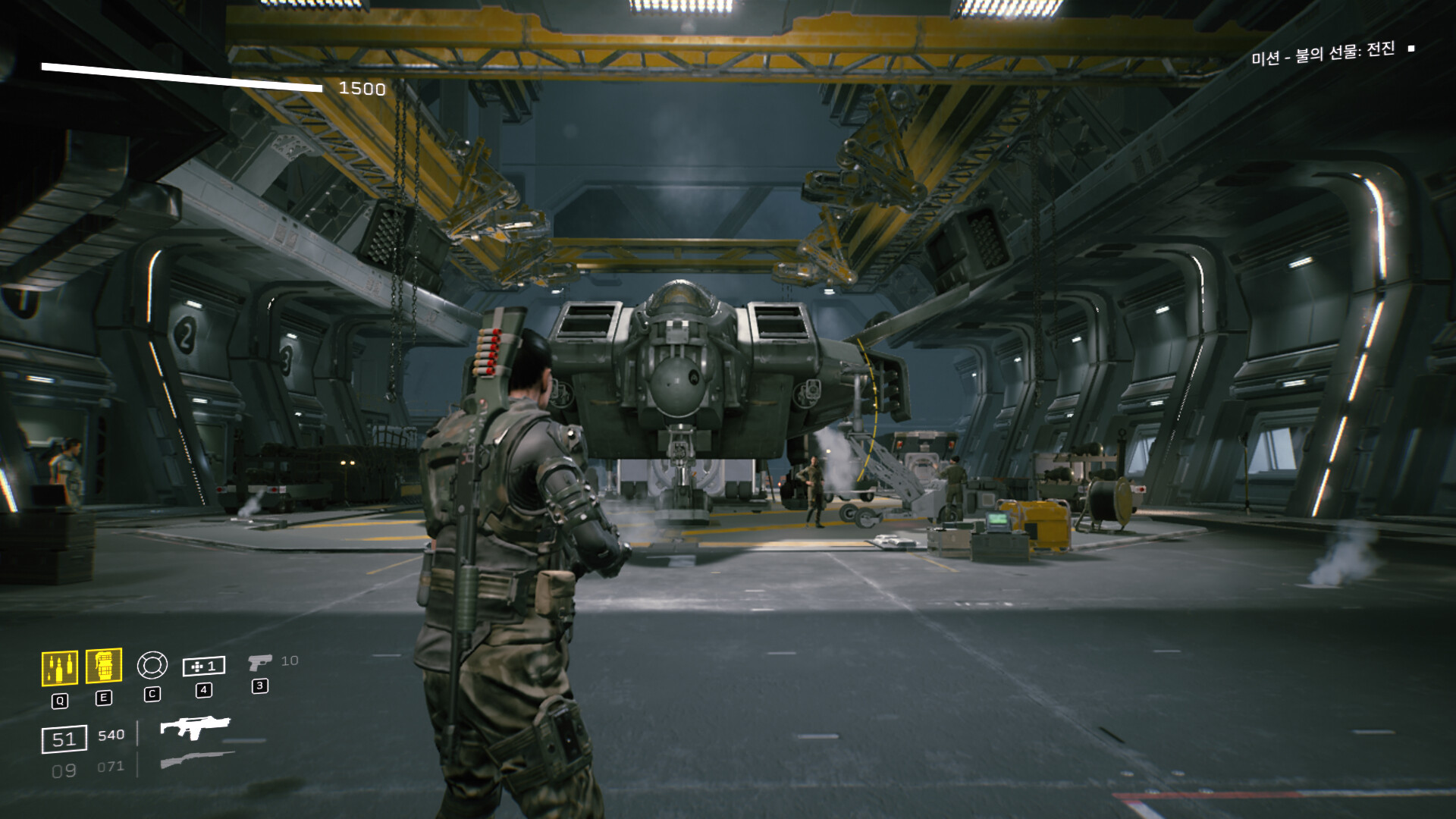Use the yellow grenade ability icon

(x=104, y=666)
